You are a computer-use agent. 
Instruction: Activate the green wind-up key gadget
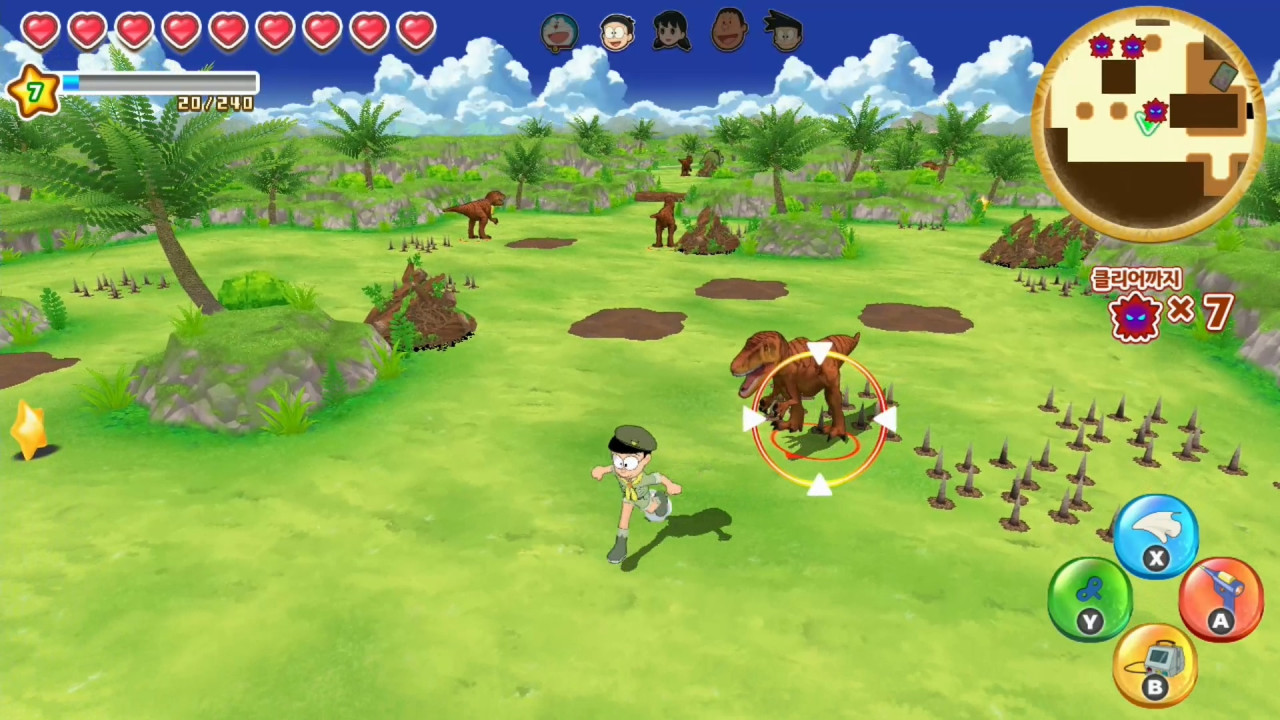tap(1090, 600)
